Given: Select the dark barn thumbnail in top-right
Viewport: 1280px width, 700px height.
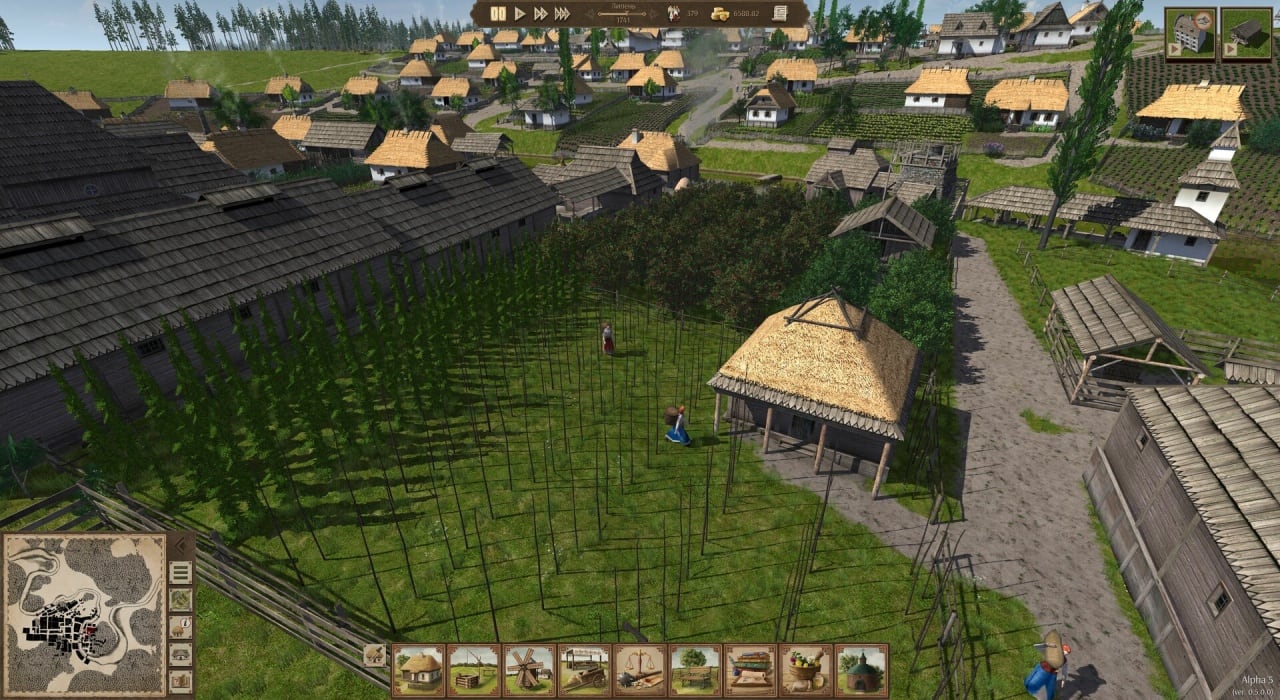Looking at the screenshot, I should point(1246,34).
